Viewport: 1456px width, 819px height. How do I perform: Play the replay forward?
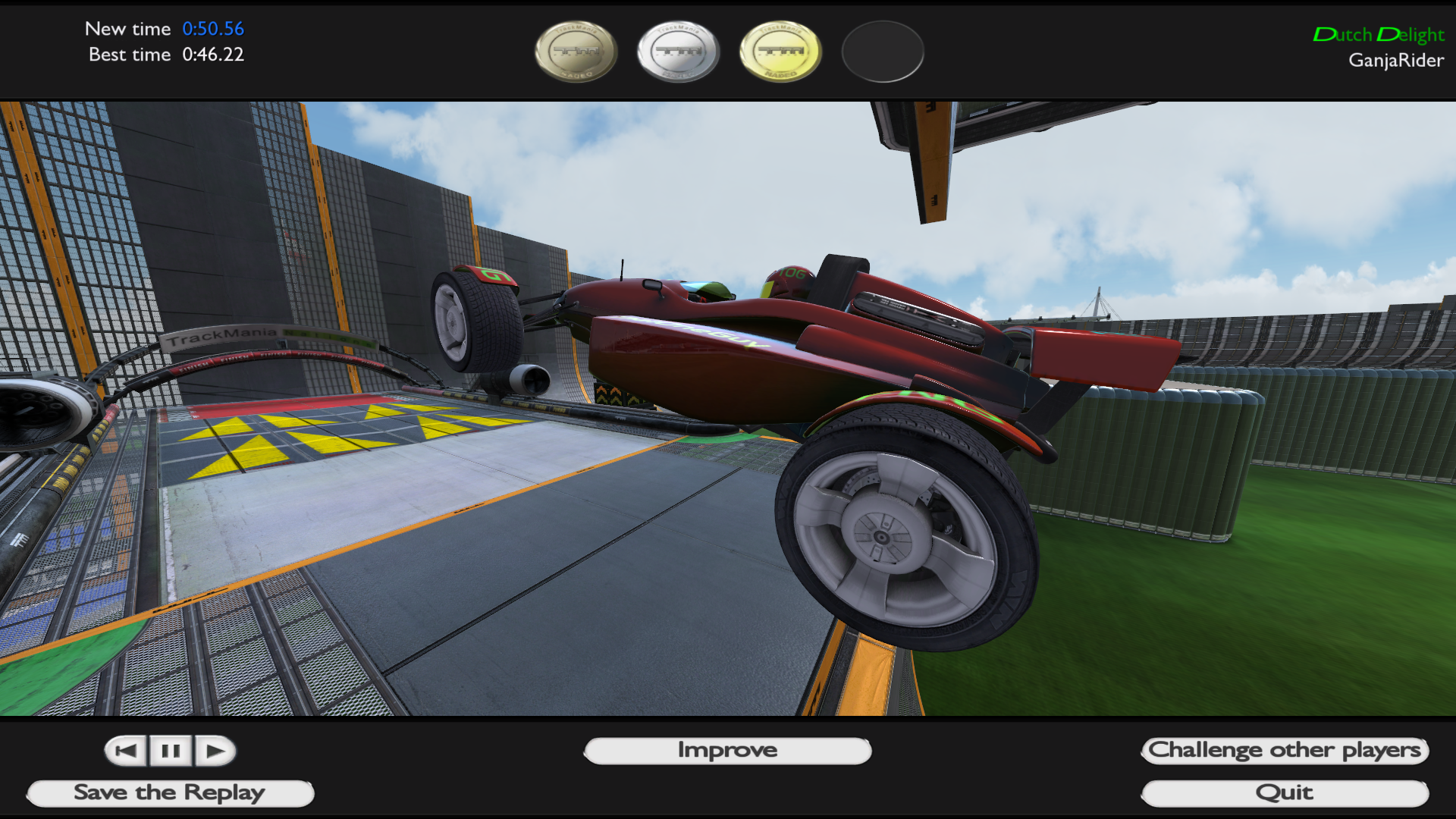[215, 751]
